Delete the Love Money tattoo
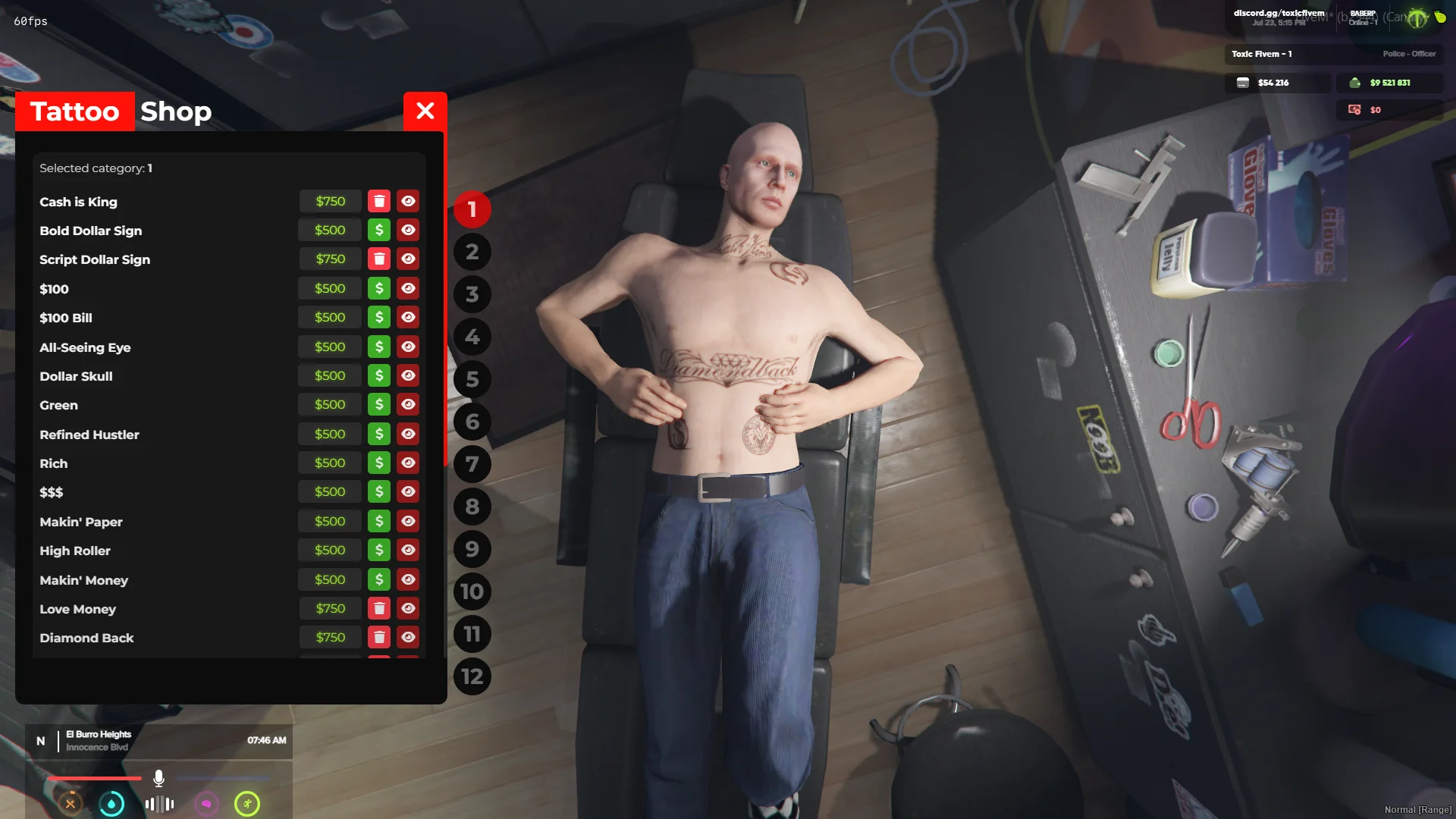 [379, 608]
